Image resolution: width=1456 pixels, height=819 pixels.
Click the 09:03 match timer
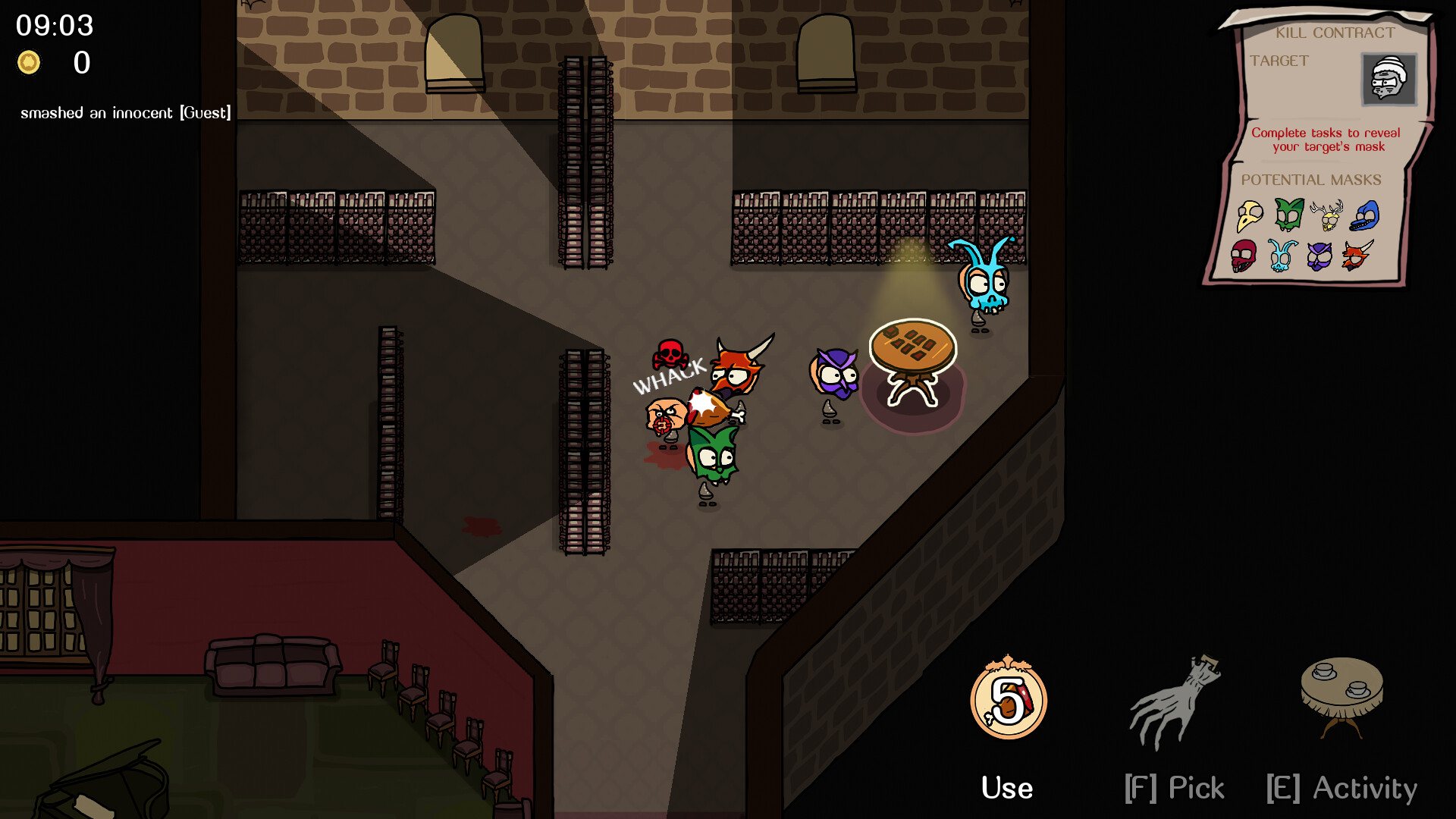[x=53, y=26]
